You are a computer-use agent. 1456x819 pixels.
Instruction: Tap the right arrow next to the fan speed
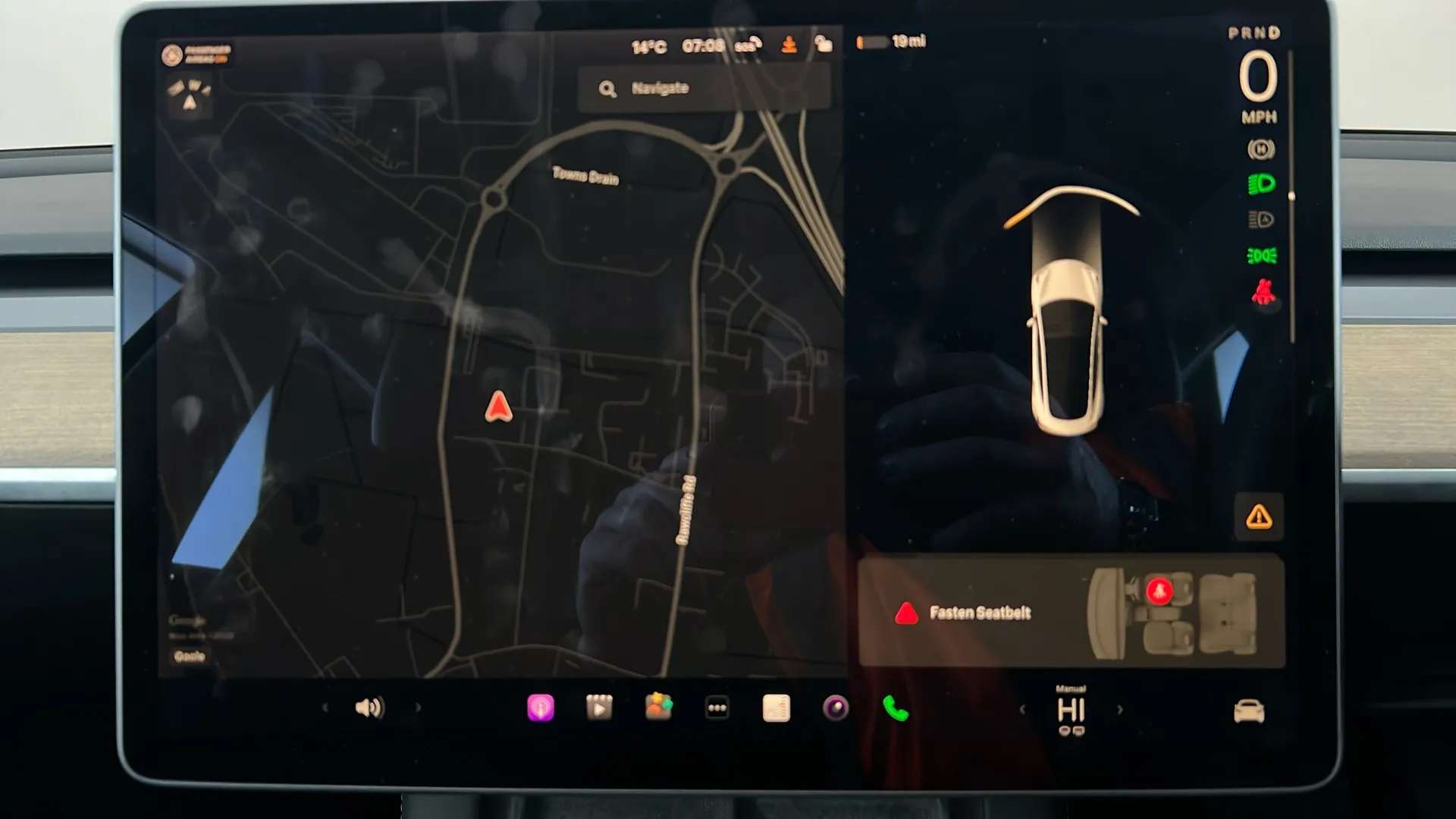(x=1120, y=709)
